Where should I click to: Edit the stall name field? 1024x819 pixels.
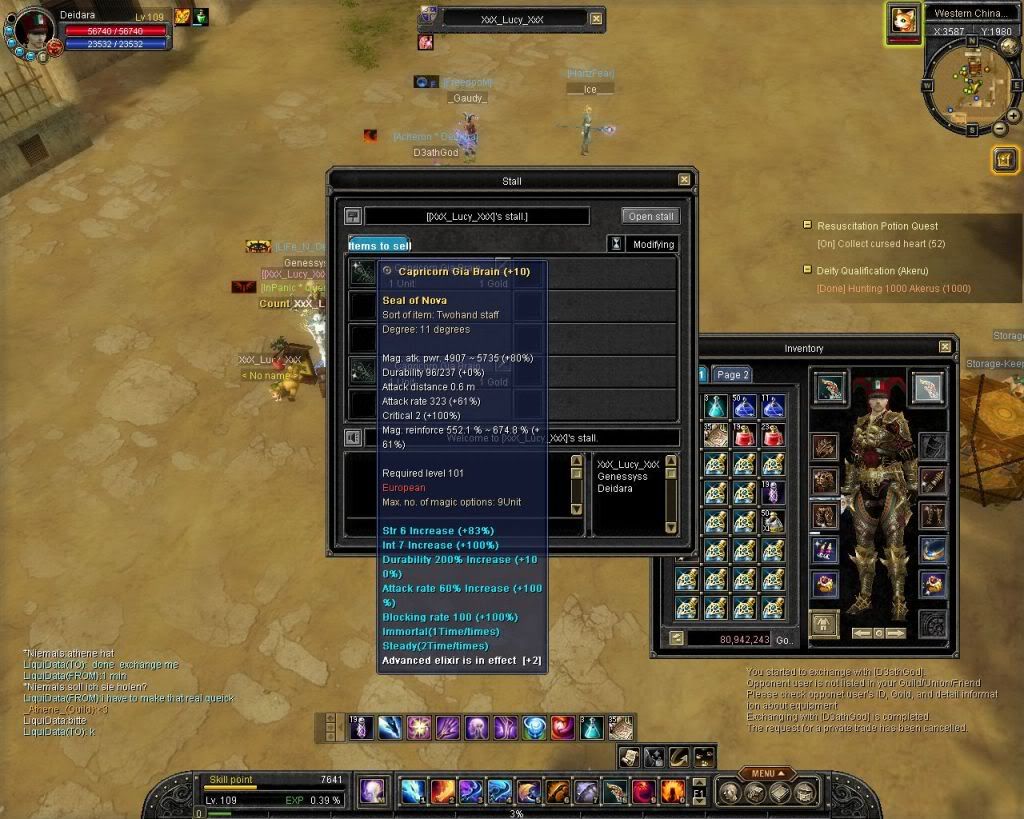(x=477, y=217)
